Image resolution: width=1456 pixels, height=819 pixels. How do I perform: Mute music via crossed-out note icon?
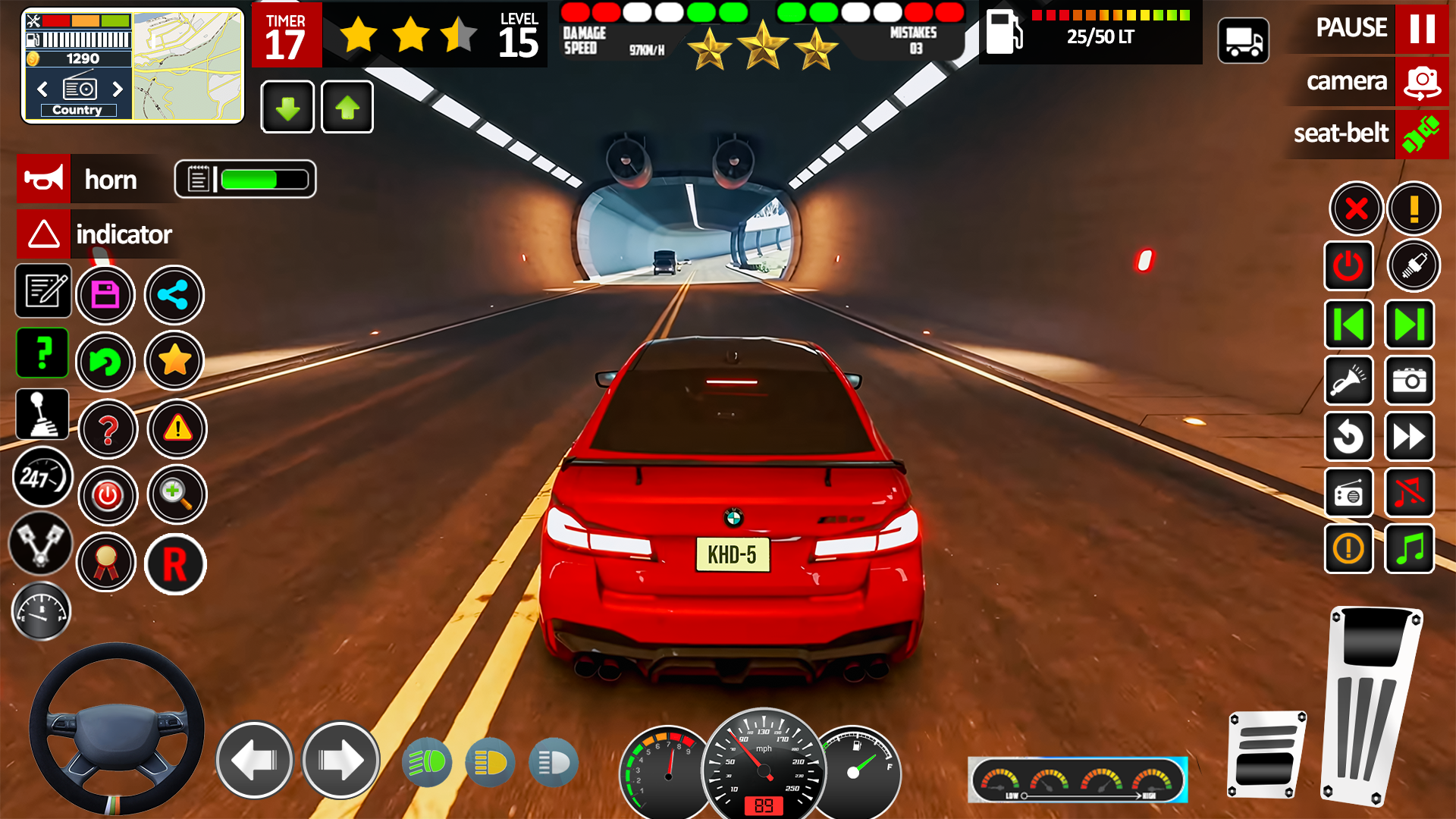[1409, 493]
